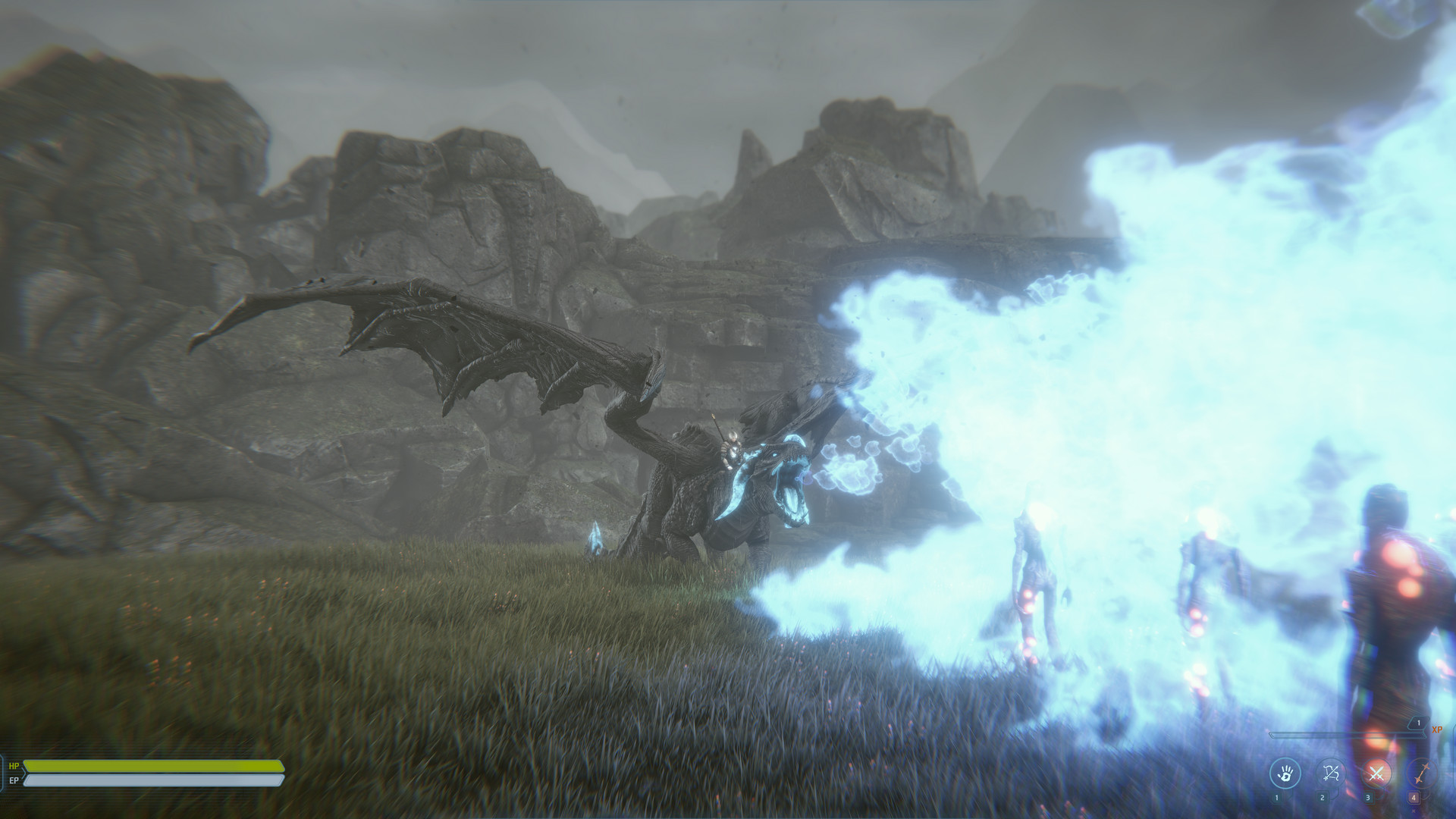Click the EP label text
Image resolution: width=1456 pixels, height=819 pixels.
[14, 780]
